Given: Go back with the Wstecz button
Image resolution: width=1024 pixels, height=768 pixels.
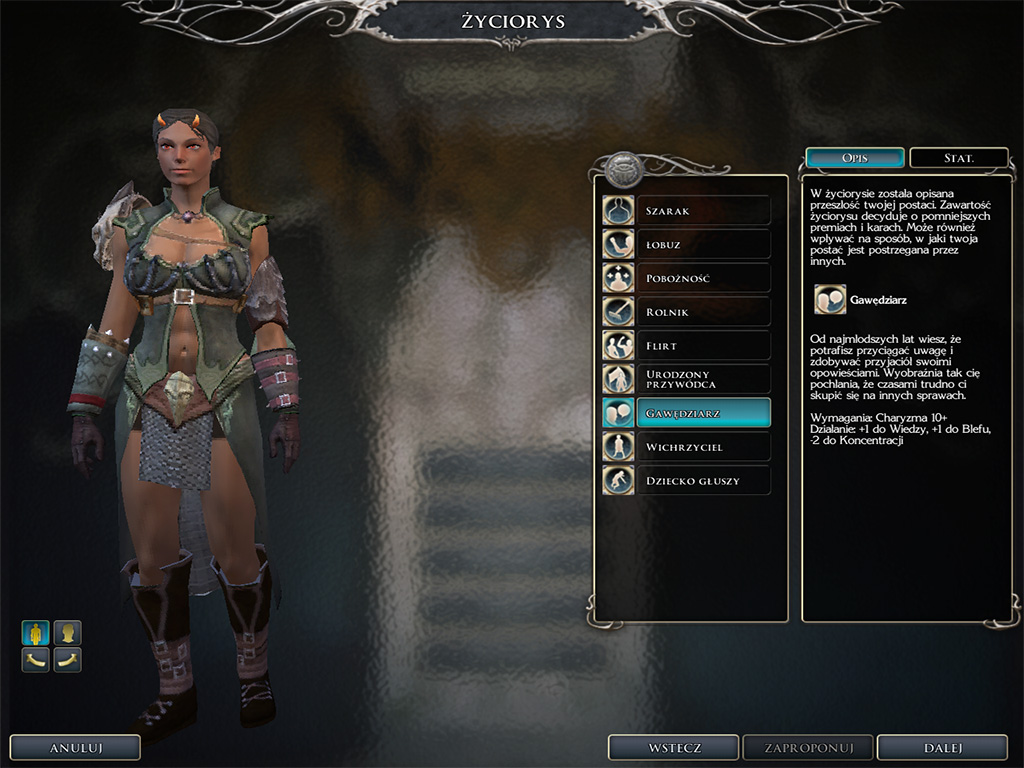Looking at the screenshot, I should (673, 747).
